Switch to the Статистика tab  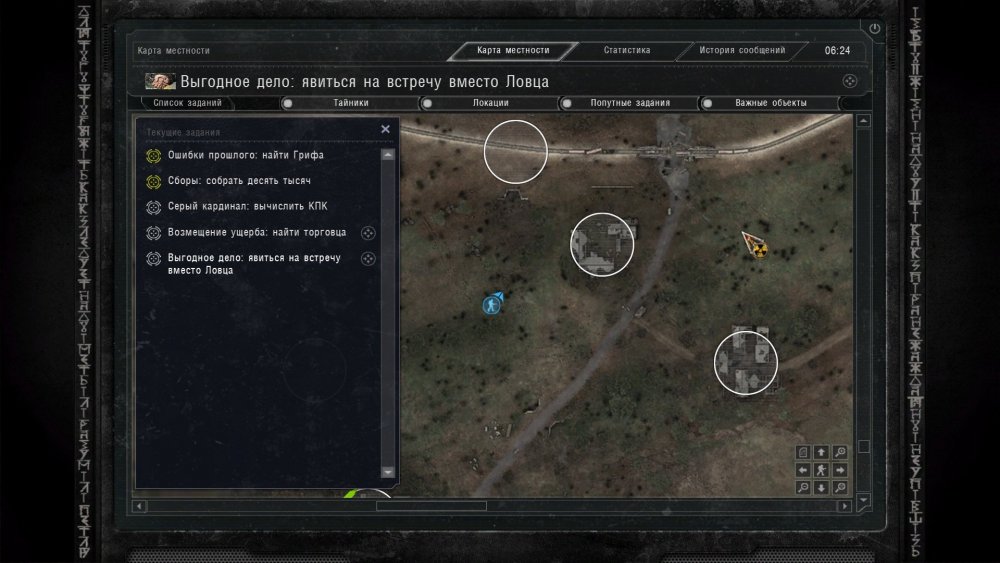(627, 50)
